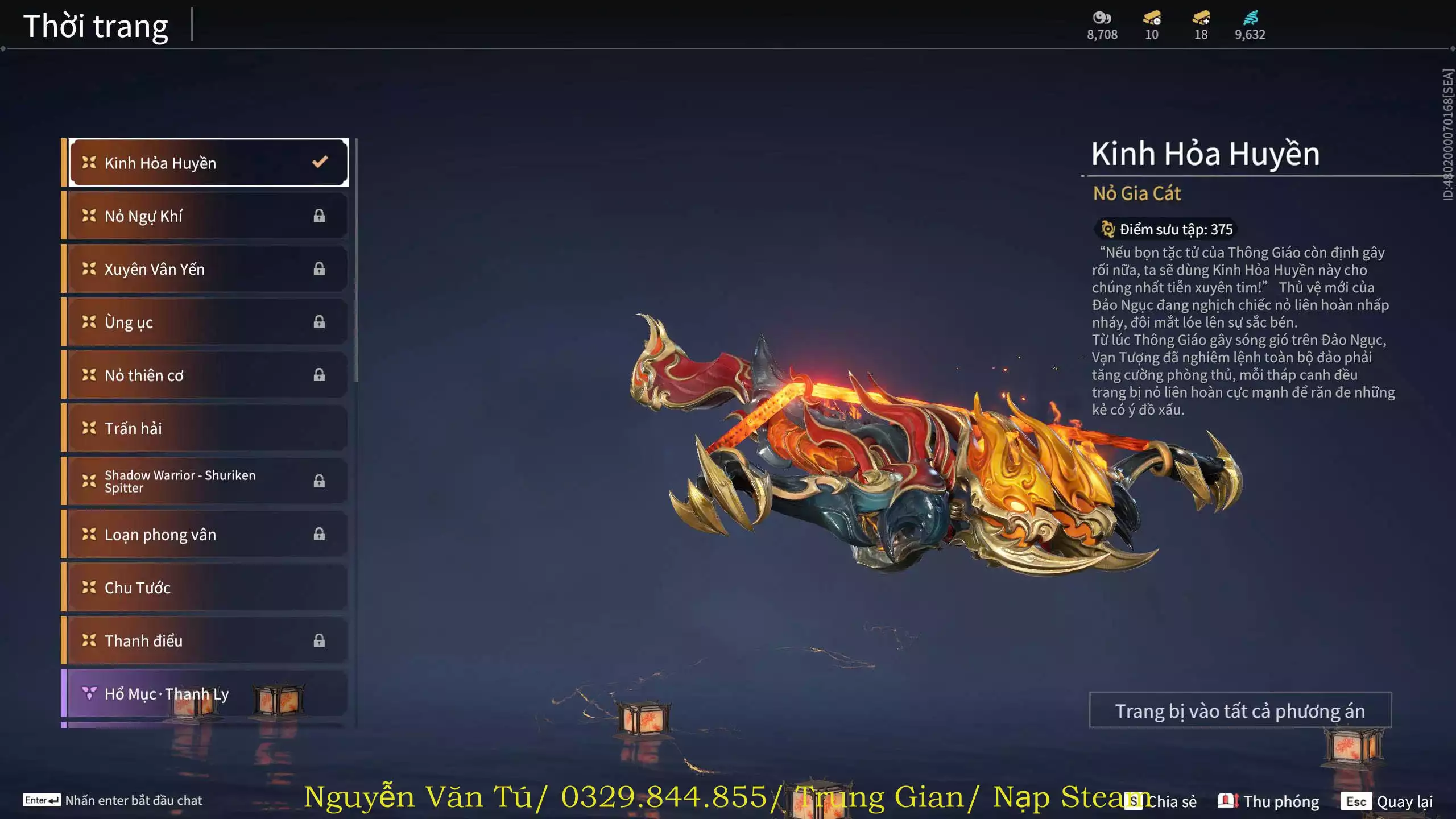Viewport: 1456px width, 819px height.
Task: Open the chat input box
Action: pos(114,800)
